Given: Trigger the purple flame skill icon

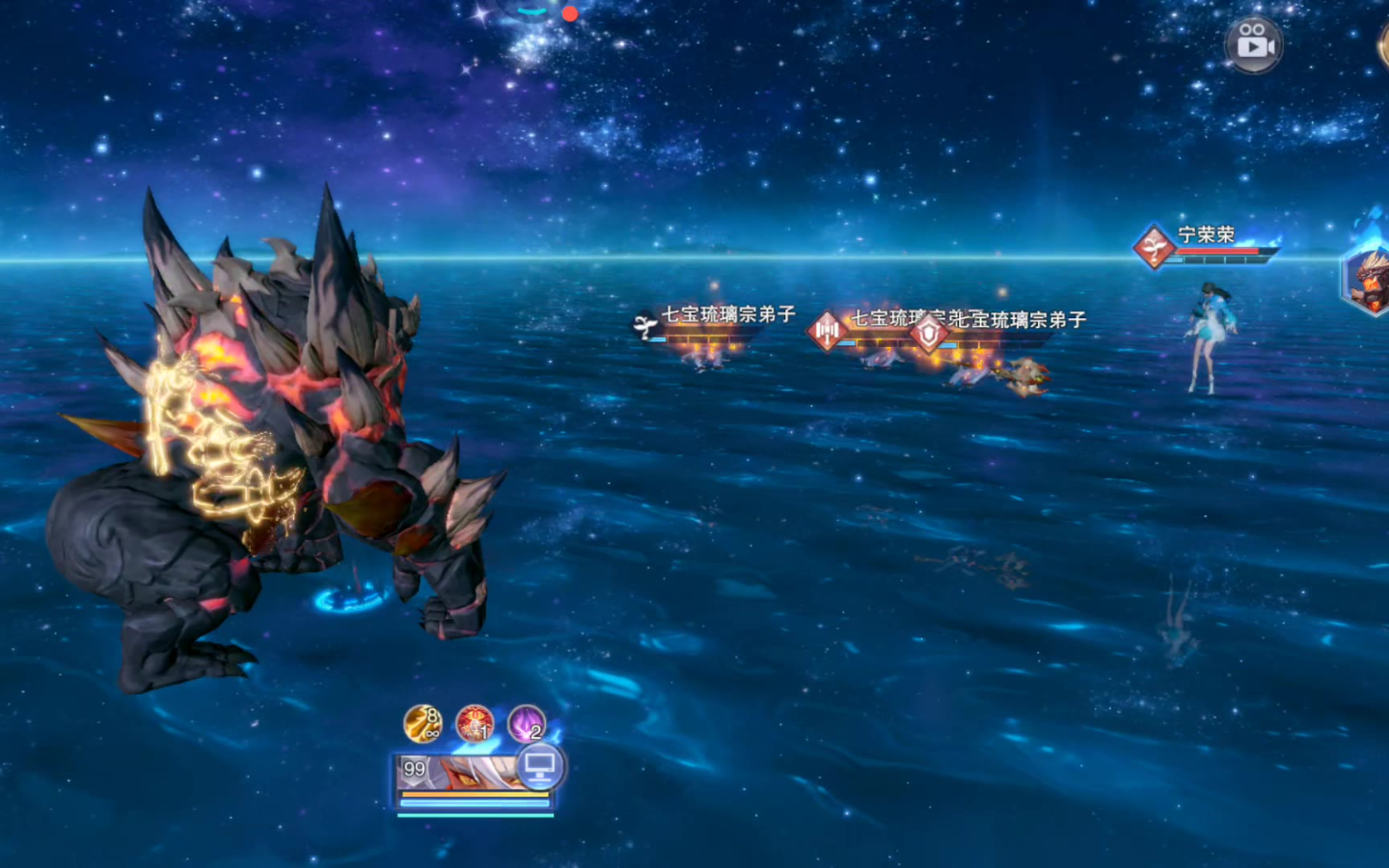Looking at the screenshot, I should coord(527,723).
